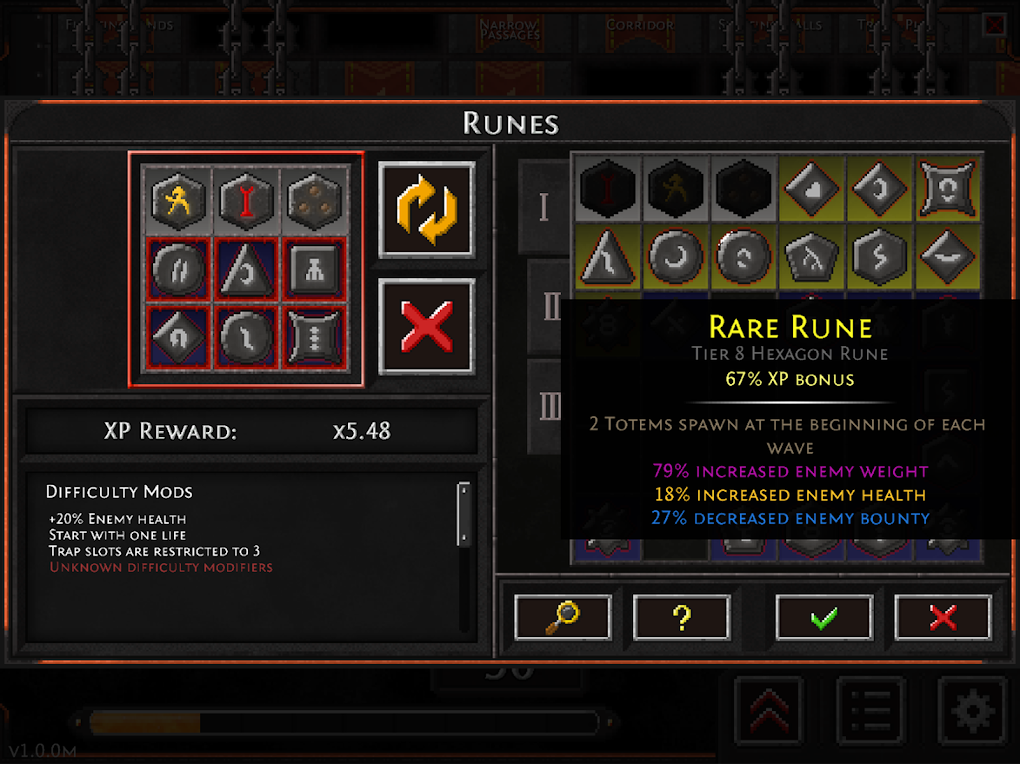This screenshot has height=764, width=1020.
Task: Open the magnifying glass search button
Action: pos(563,617)
